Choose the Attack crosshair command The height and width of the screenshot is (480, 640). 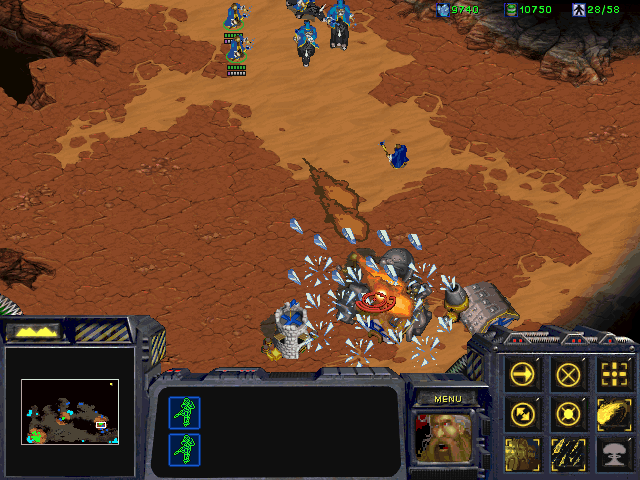click(613, 374)
